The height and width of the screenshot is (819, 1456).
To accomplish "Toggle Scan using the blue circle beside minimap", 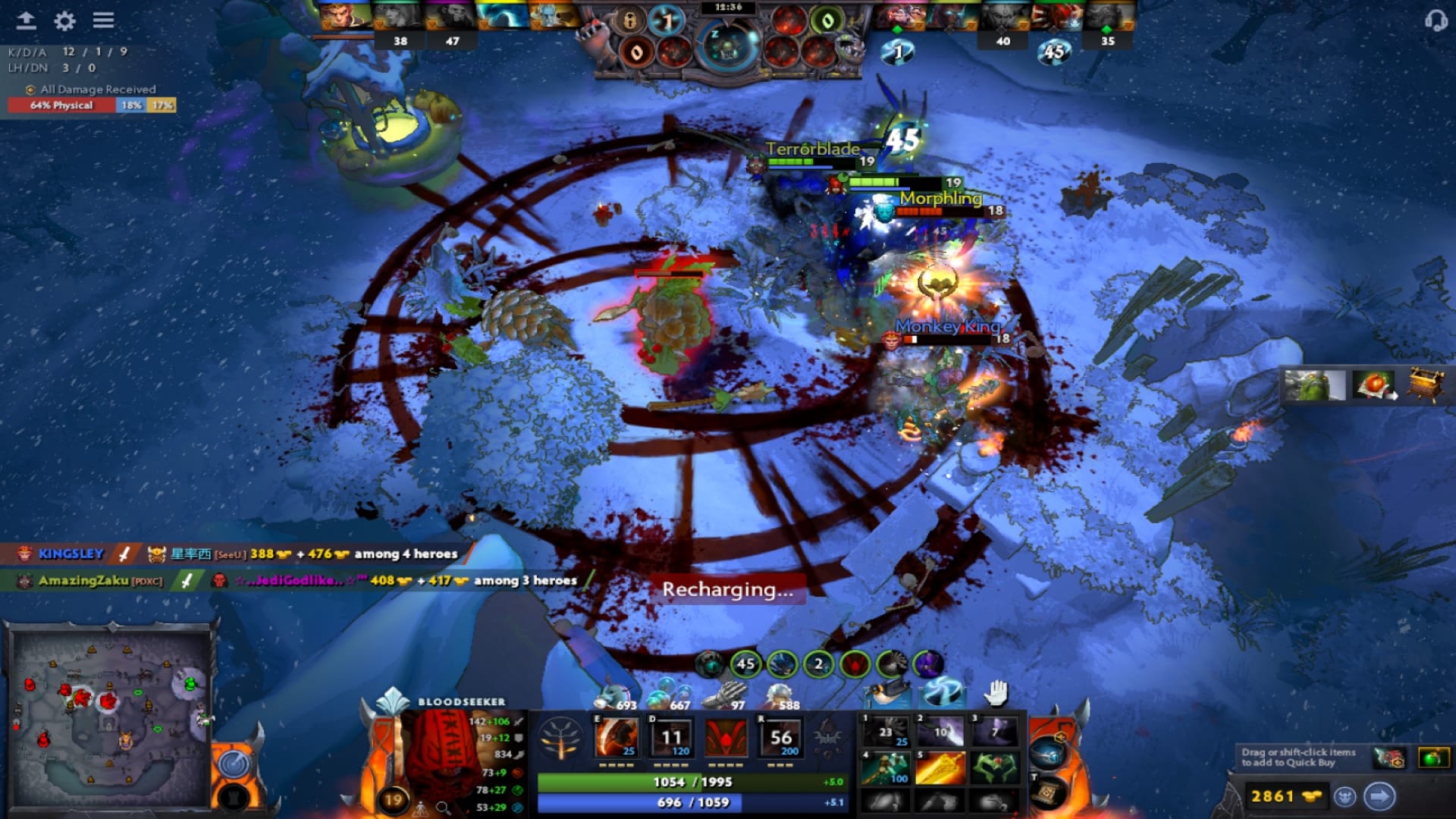I will pyautogui.click(x=235, y=764).
